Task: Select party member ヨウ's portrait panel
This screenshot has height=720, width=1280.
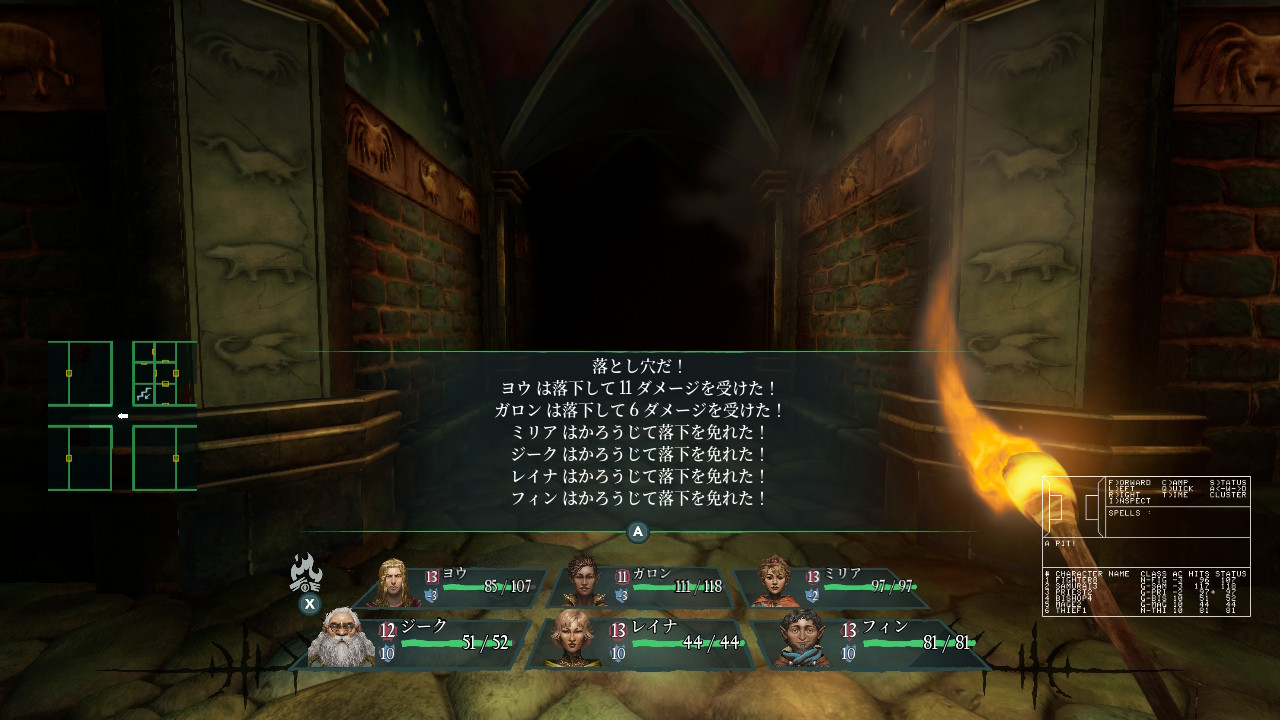Action: tap(455, 587)
